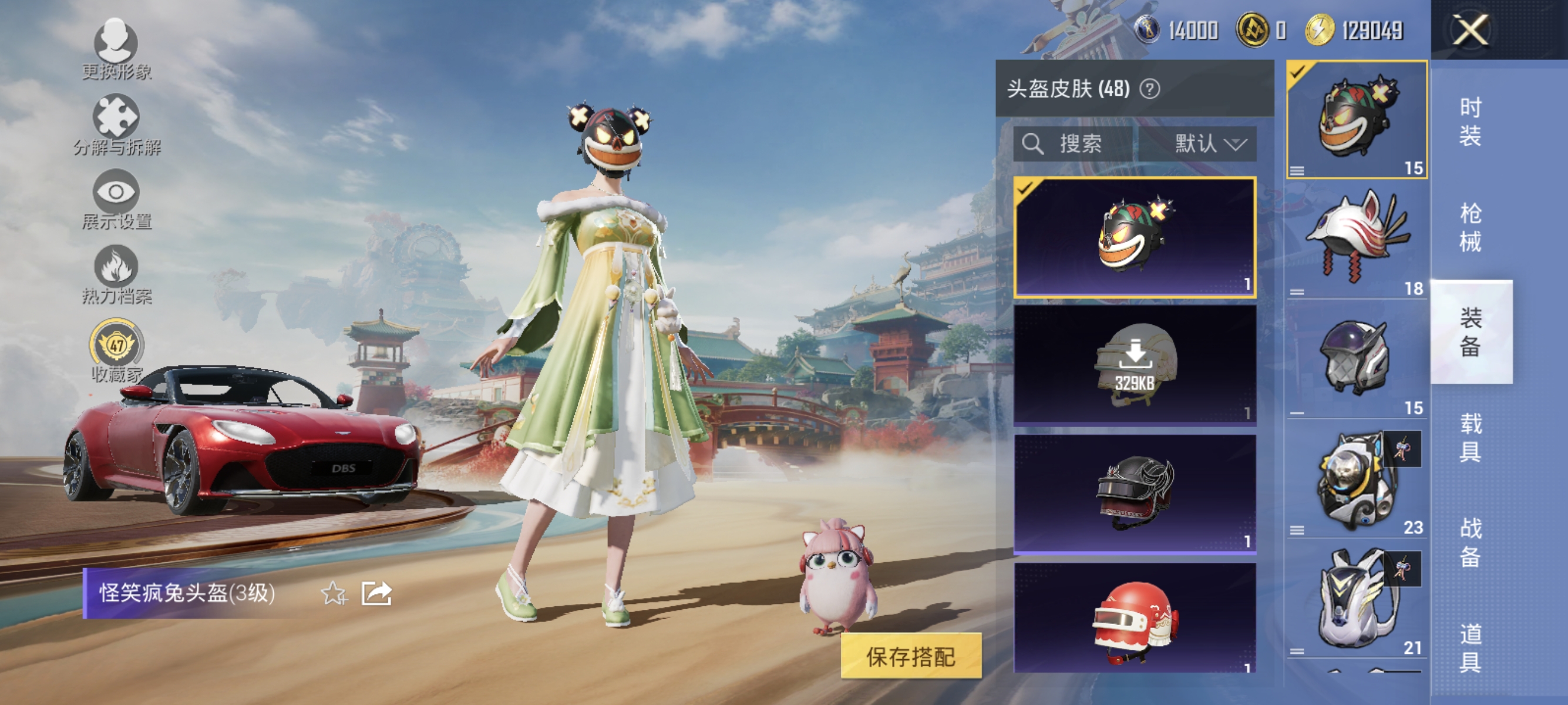The height and width of the screenshot is (705, 1568).
Task: Tap the 搜索 search input field
Action: pyautogui.click(x=1089, y=144)
